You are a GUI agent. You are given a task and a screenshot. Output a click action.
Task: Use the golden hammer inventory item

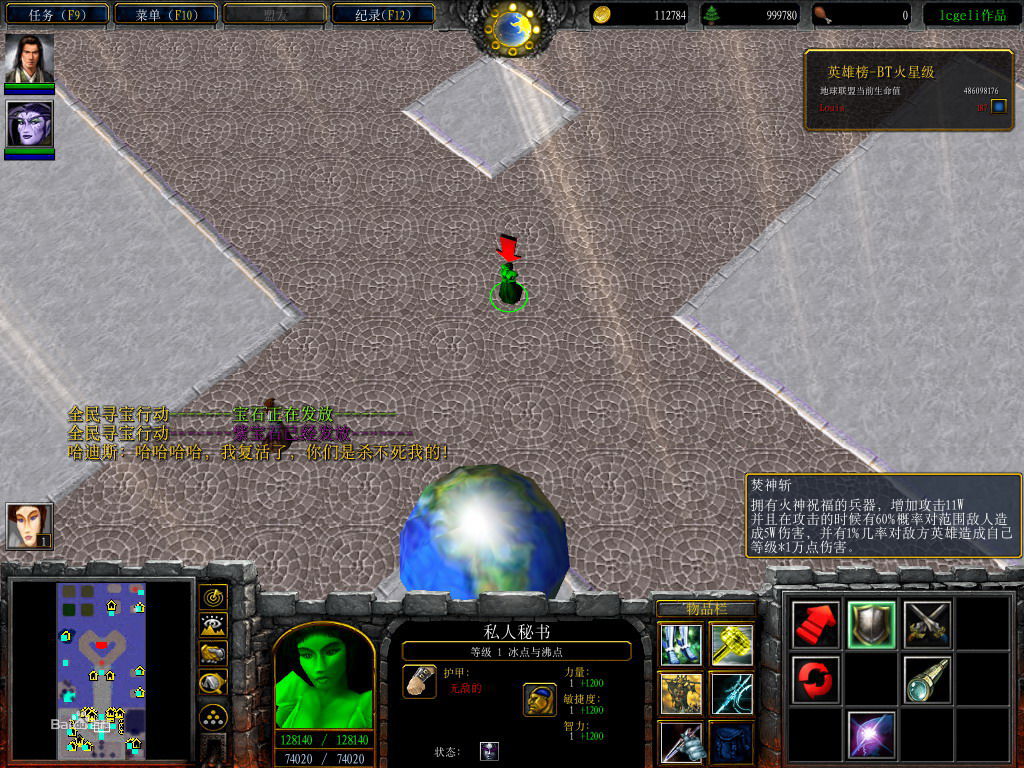732,643
